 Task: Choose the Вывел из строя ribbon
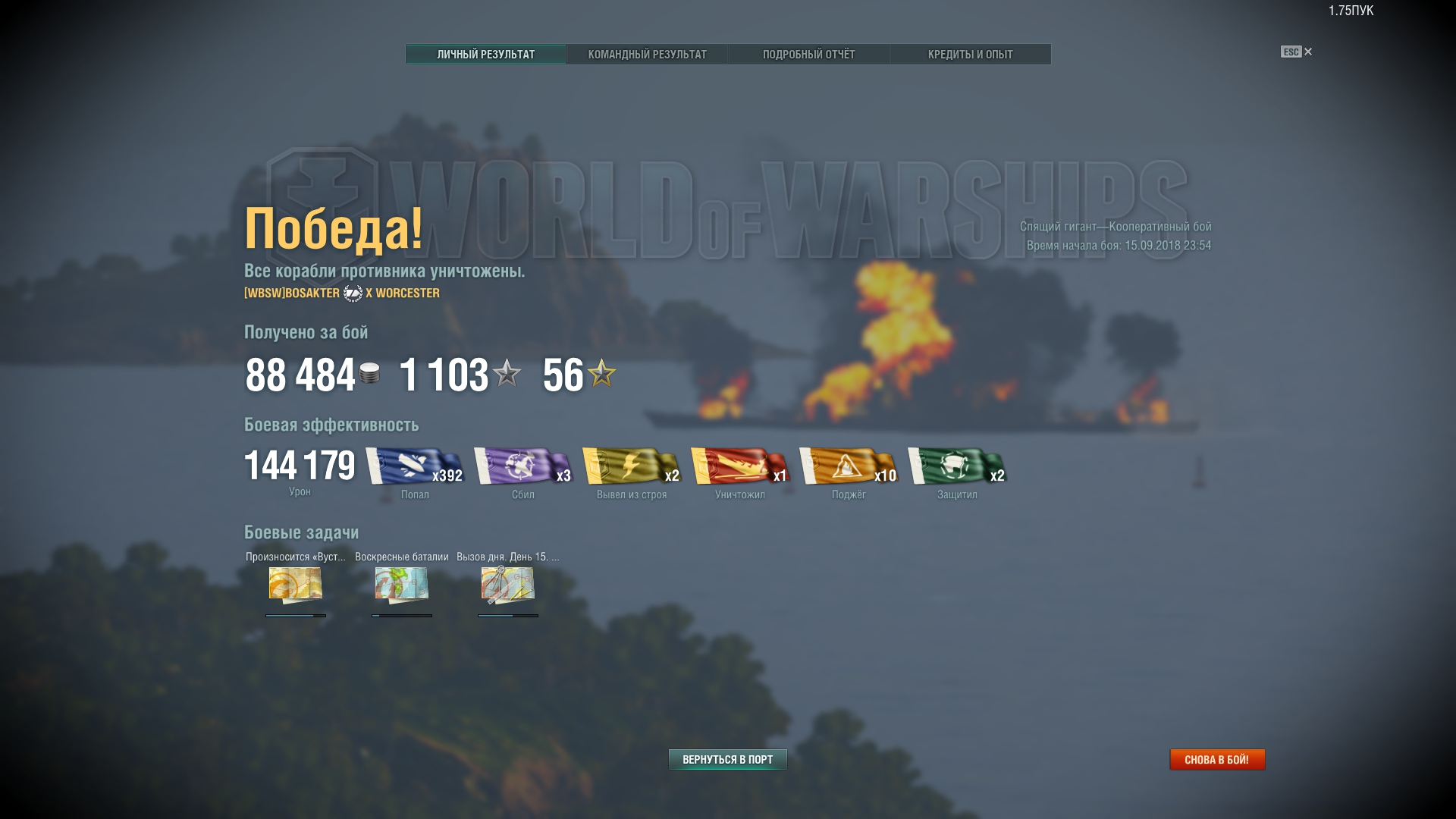[x=631, y=466]
